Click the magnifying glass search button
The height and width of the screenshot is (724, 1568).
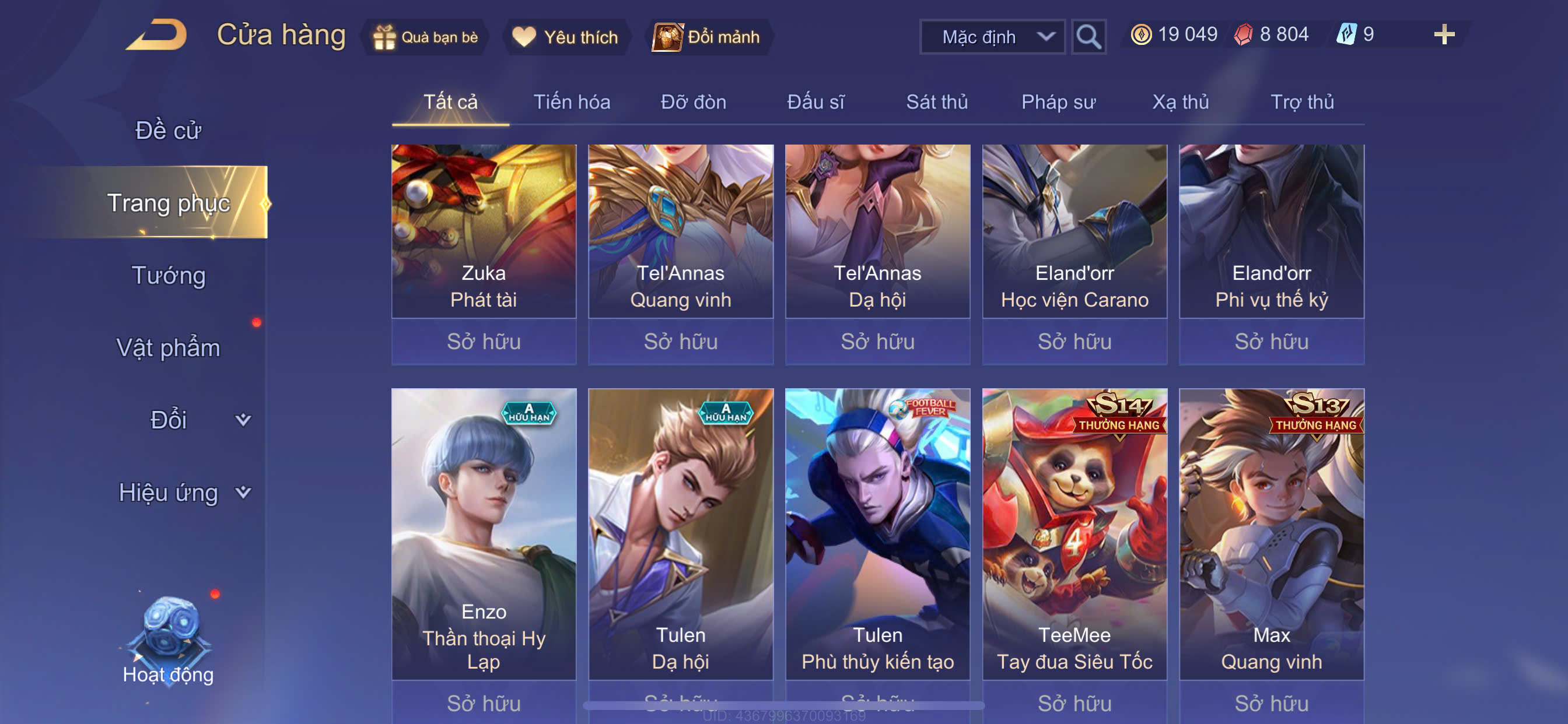pos(1088,37)
